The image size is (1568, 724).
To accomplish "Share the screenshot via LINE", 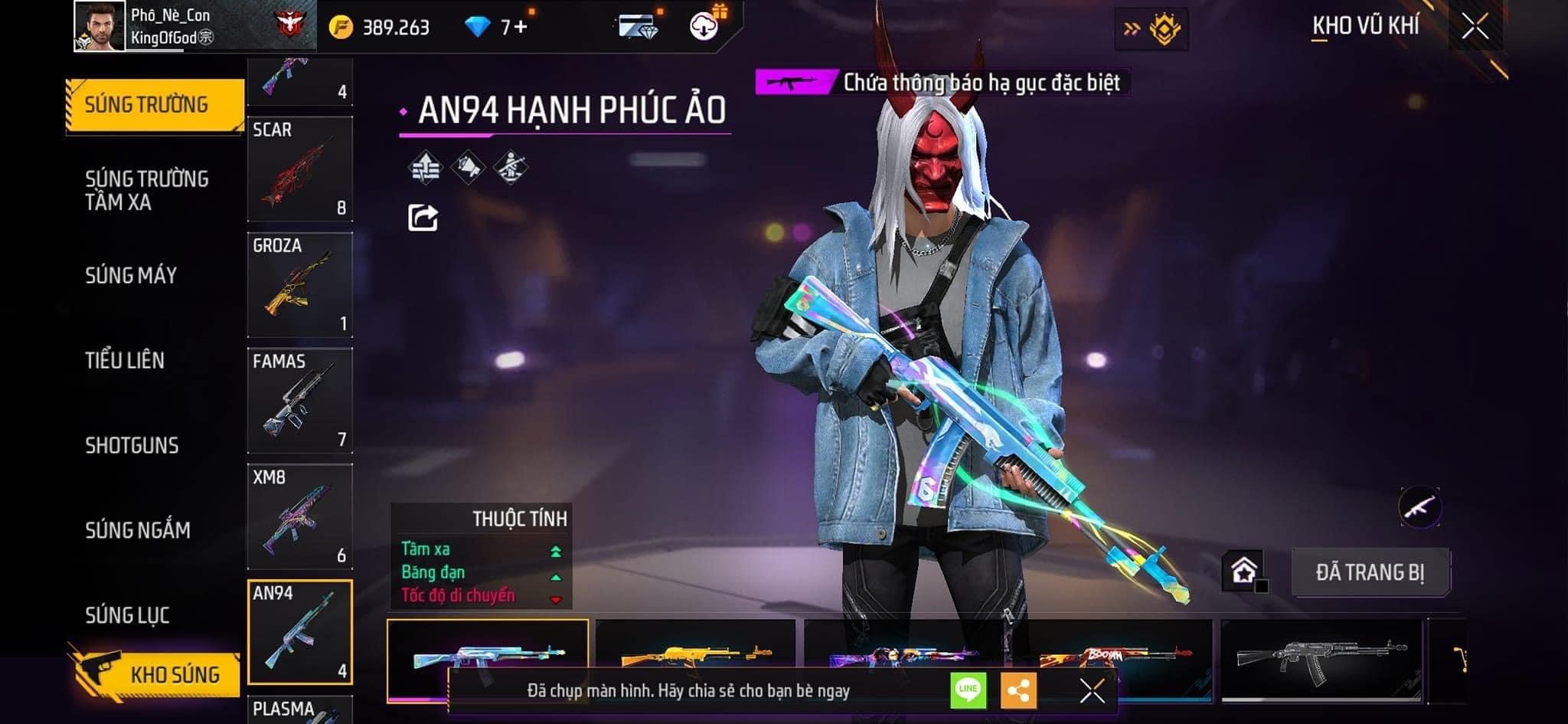I will tap(968, 690).
